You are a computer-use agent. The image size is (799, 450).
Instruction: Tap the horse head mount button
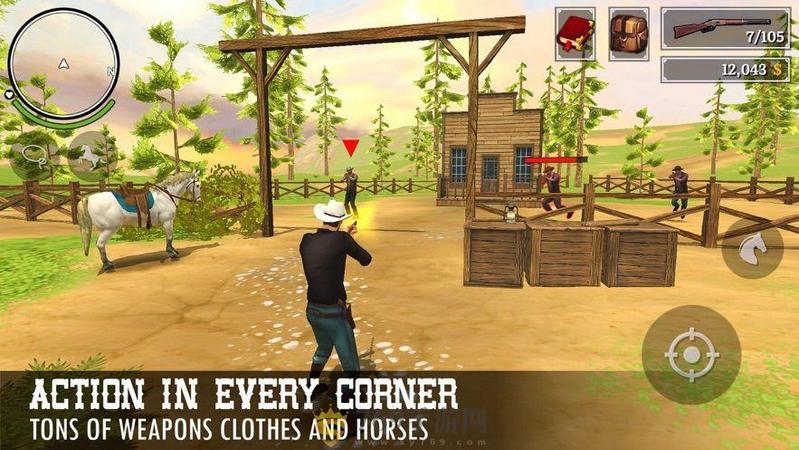(754, 249)
